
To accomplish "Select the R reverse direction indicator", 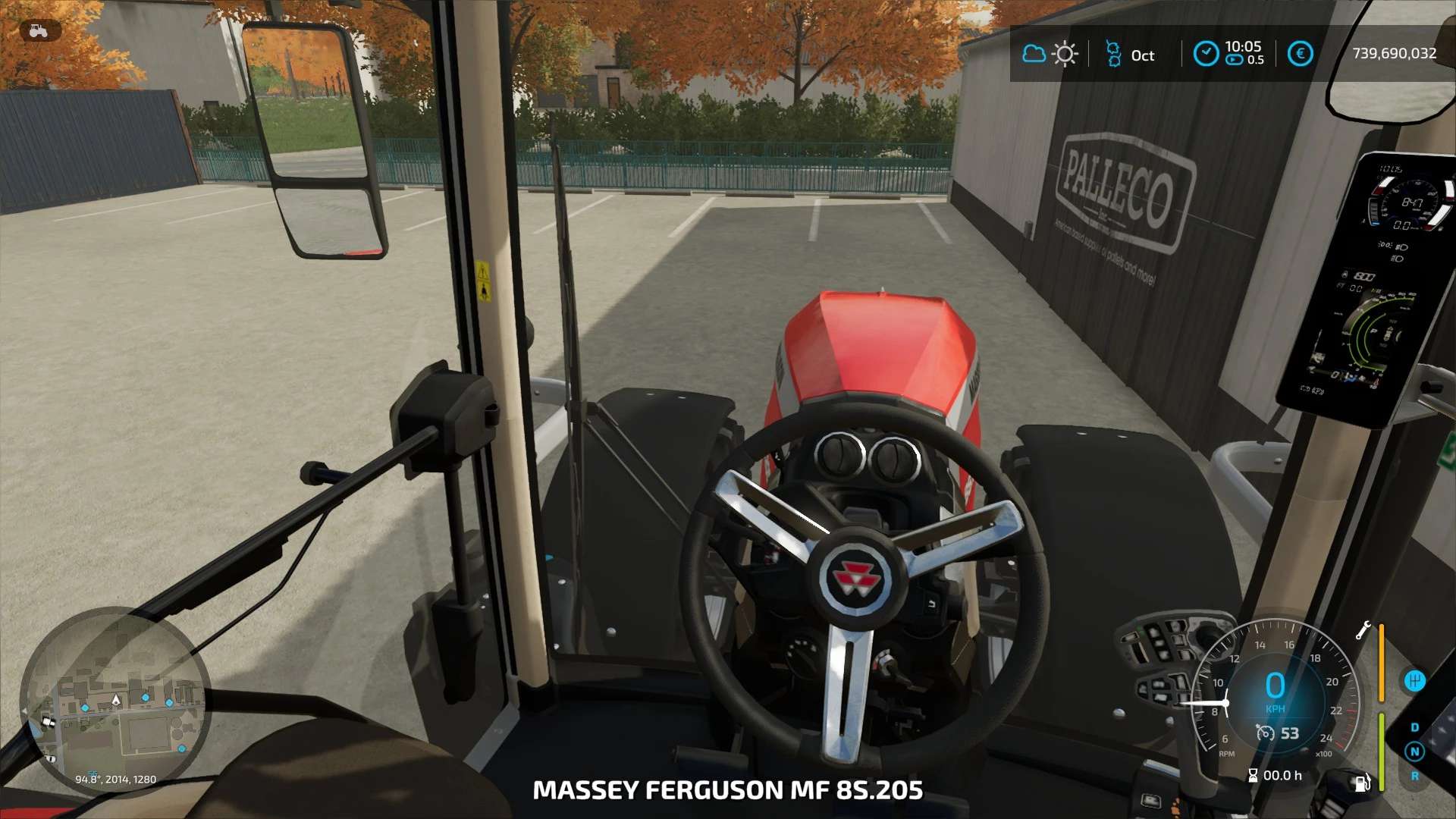I will pos(1414,776).
